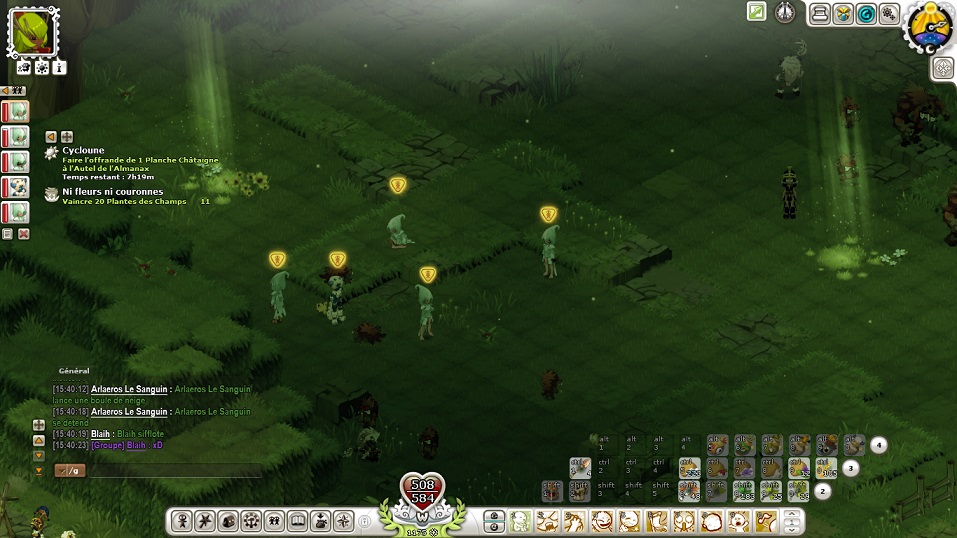Leave the group with the red X button

pyautogui.click(x=24, y=234)
